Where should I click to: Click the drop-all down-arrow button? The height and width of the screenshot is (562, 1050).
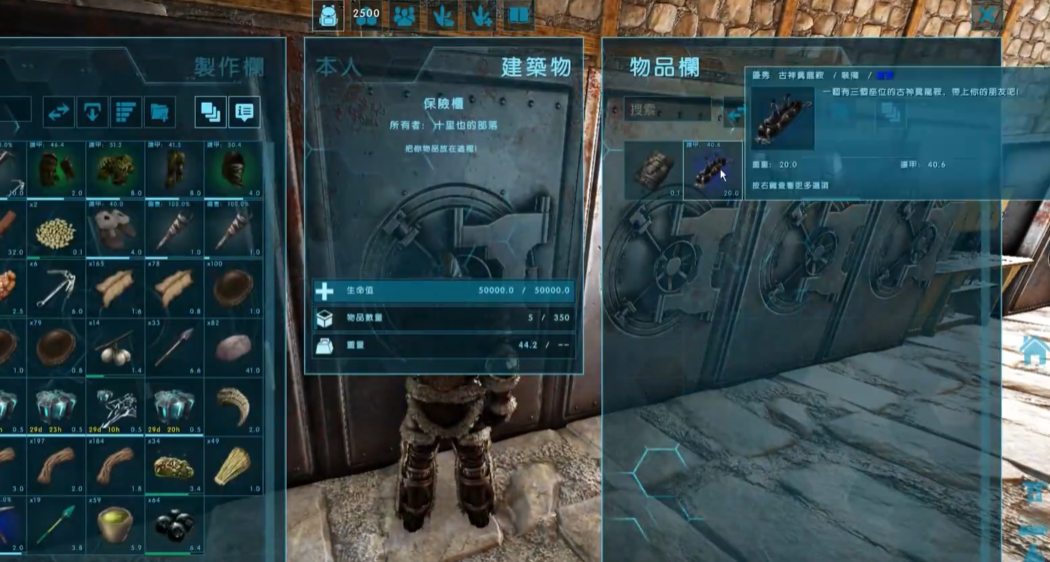tap(92, 112)
